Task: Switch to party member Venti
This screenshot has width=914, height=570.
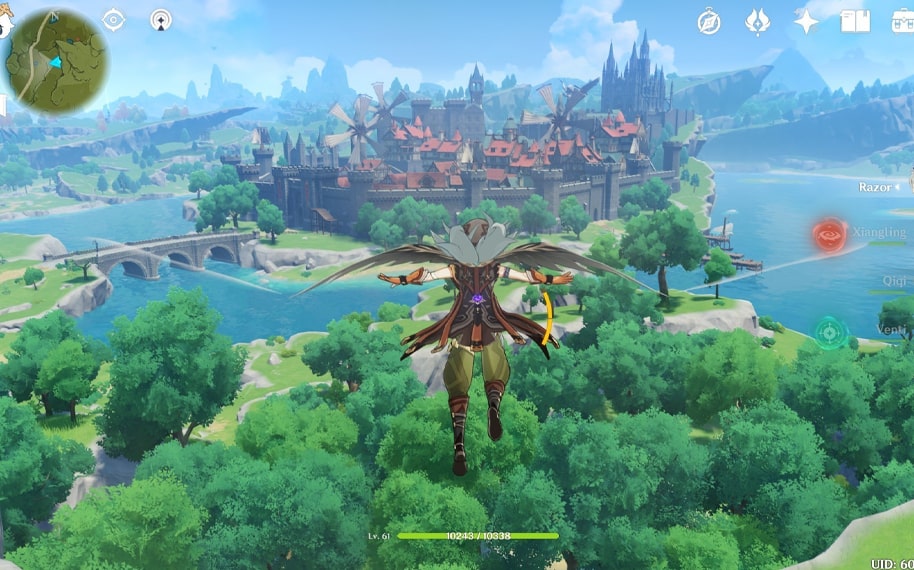Action: click(x=894, y=330)
